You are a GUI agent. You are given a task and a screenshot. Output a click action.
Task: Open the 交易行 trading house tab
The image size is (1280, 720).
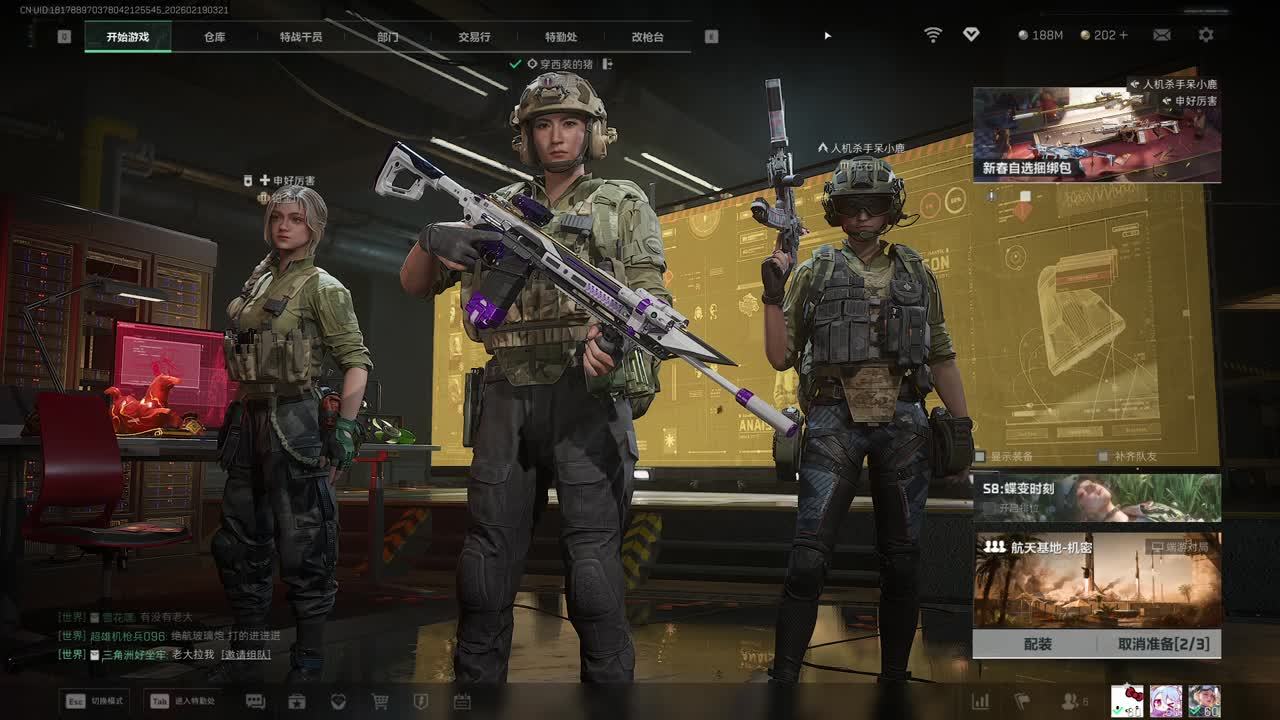tap(474, 37)
